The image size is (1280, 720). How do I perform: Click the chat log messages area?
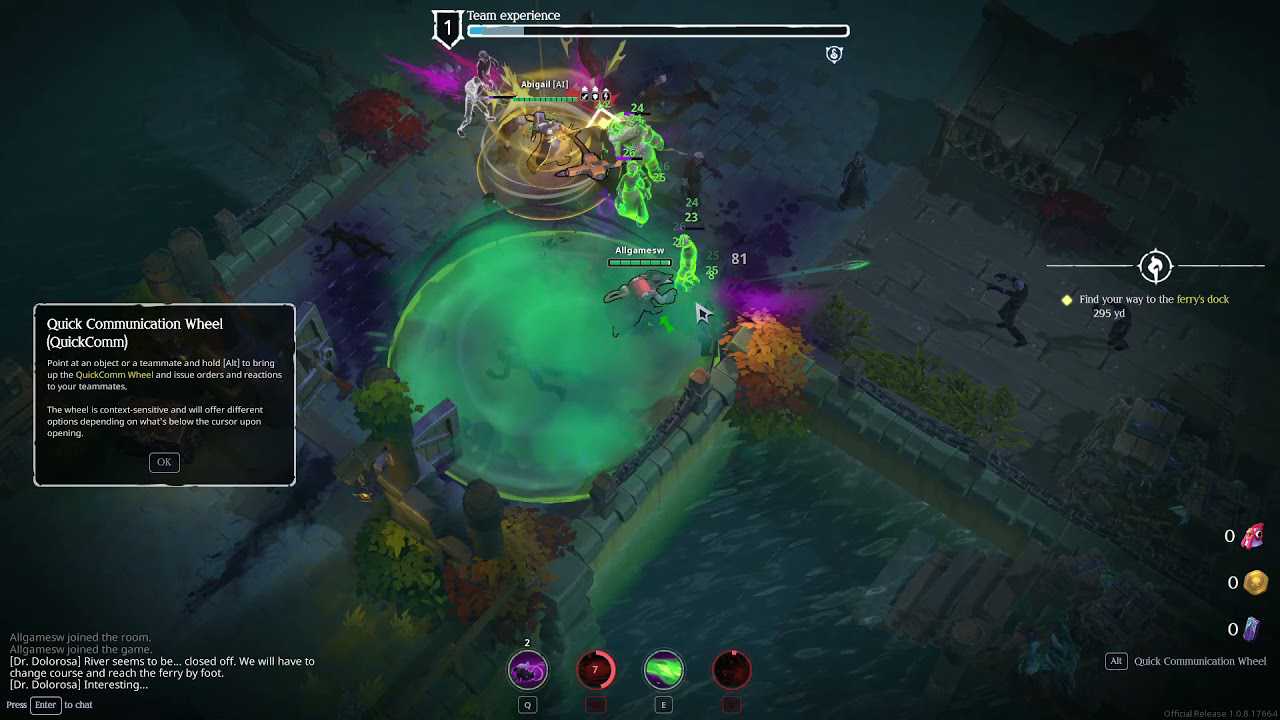click(x=162, y=661)
